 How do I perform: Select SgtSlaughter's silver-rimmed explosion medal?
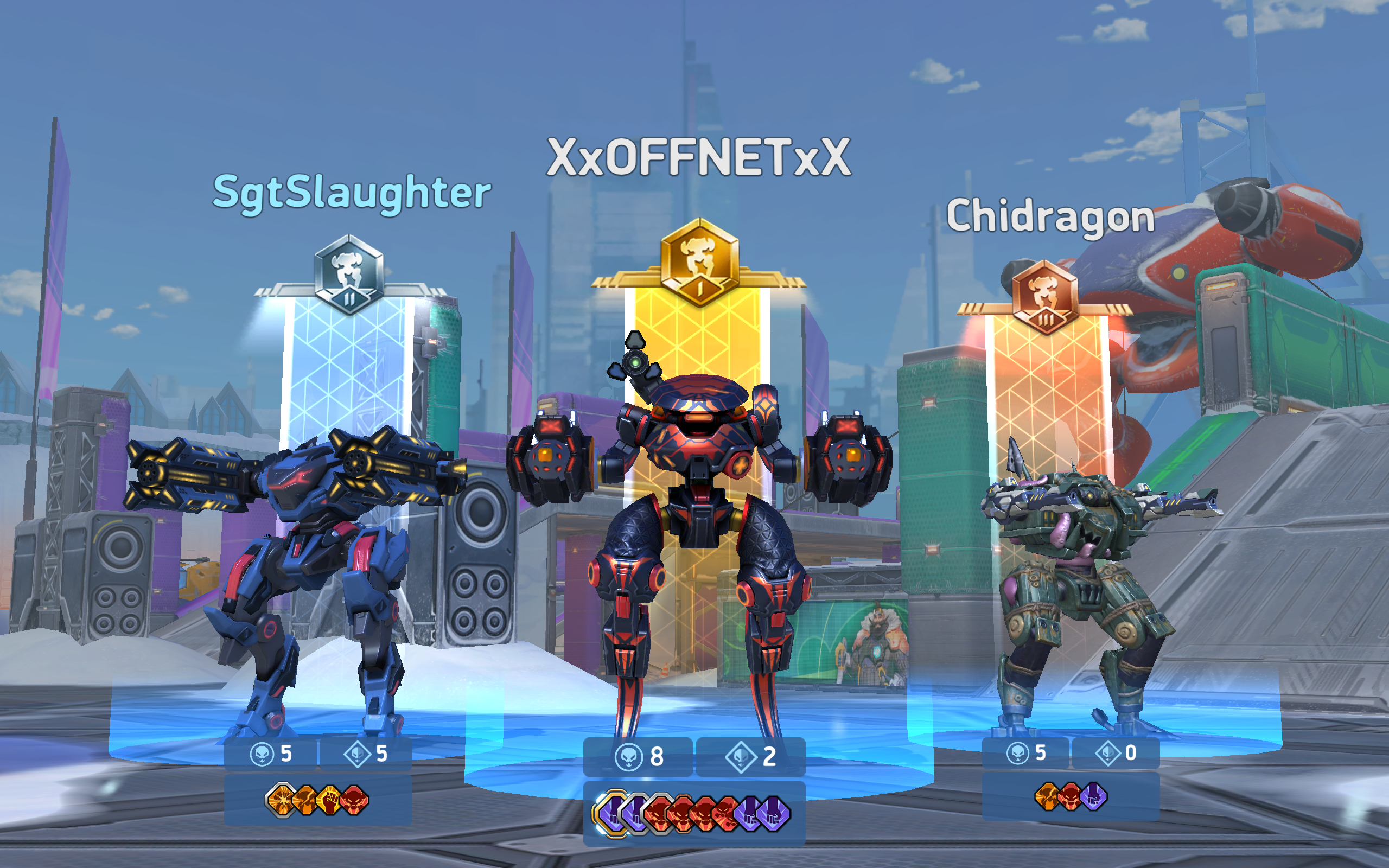click(x=282, y=800)
